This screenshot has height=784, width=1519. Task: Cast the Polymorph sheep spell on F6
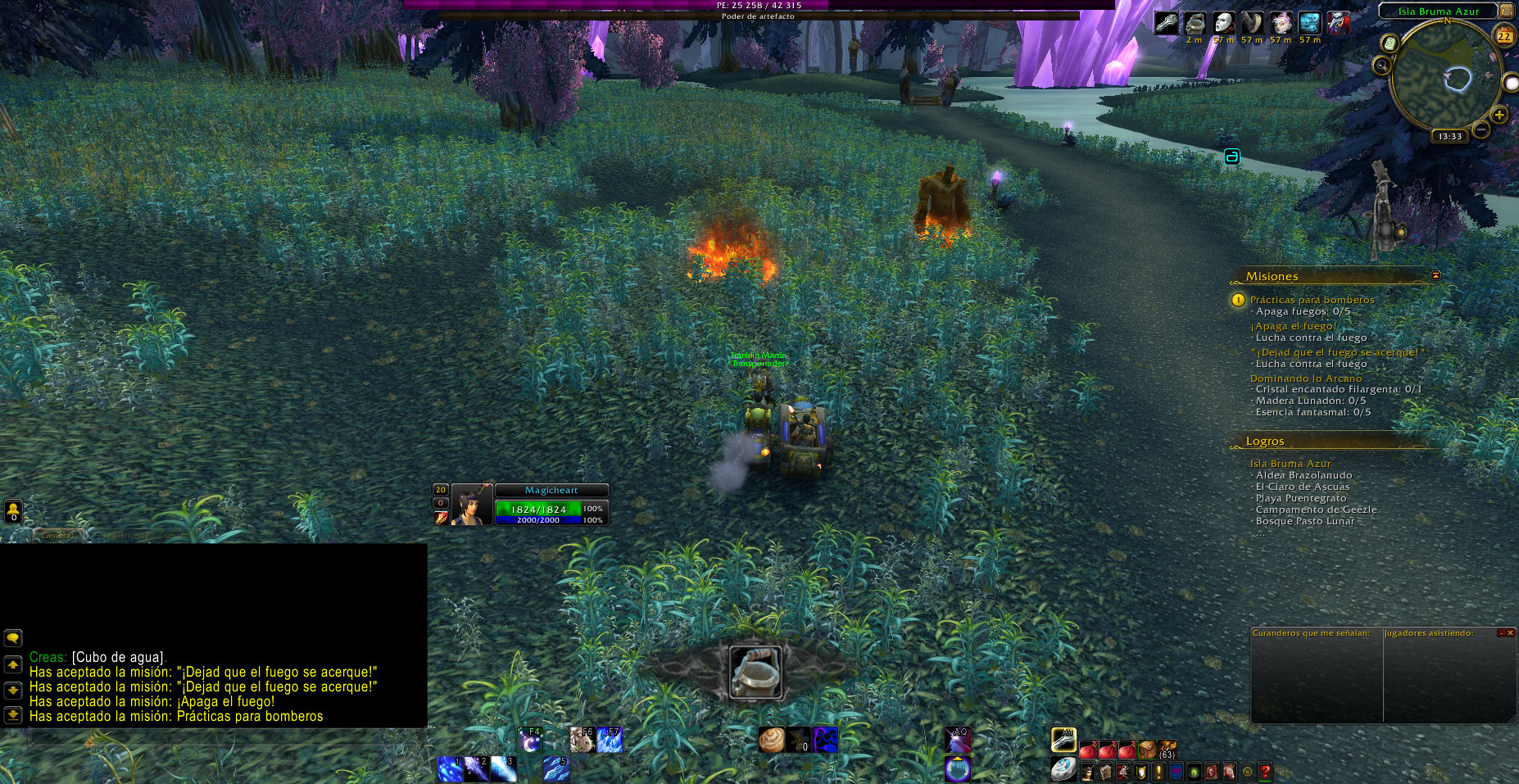582,741
